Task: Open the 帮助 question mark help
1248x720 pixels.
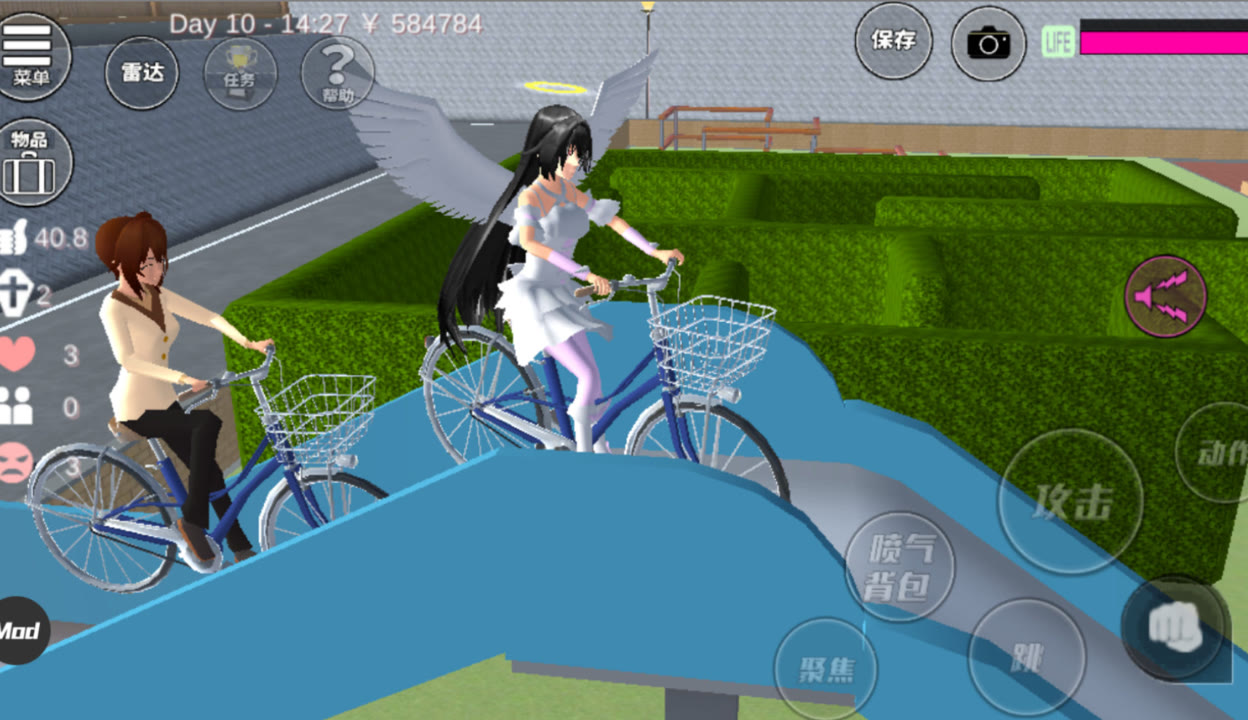Action: point(337,72)
